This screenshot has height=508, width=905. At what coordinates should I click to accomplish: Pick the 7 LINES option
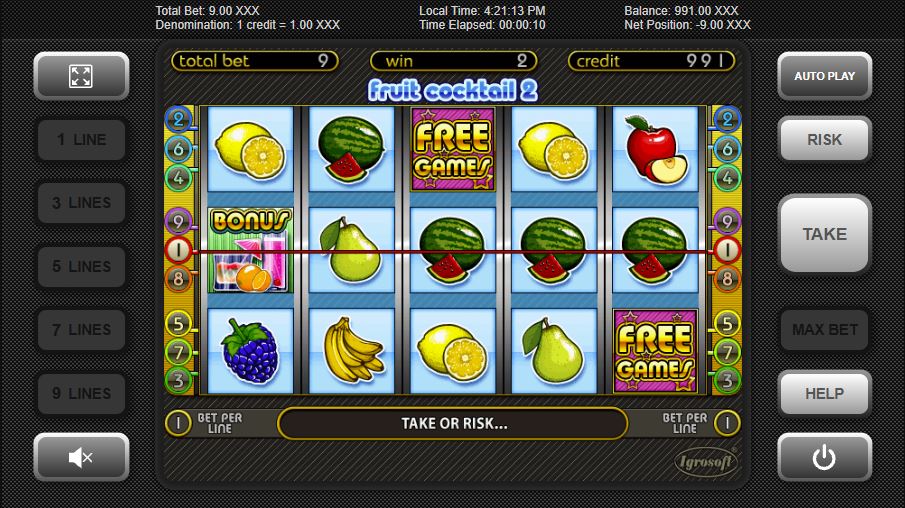pos(81,330)
